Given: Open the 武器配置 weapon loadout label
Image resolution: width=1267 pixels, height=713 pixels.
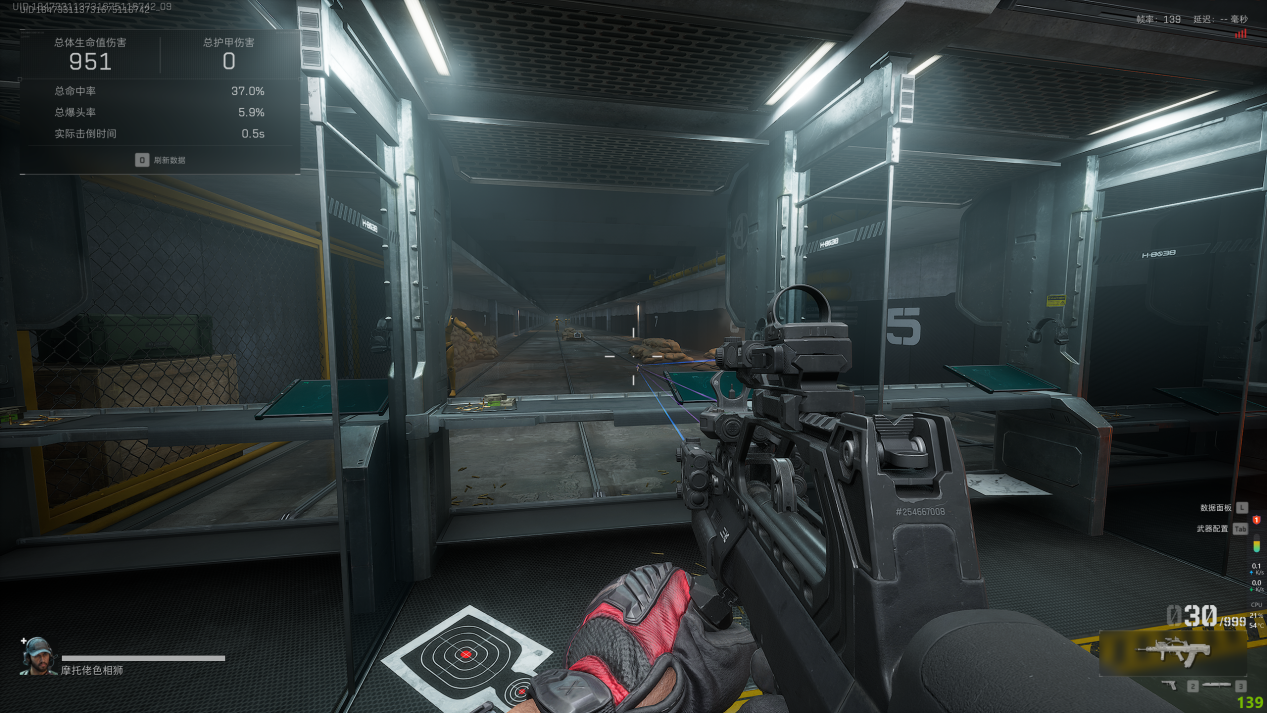Looking at the screenshot, I should click(1213, 529).
